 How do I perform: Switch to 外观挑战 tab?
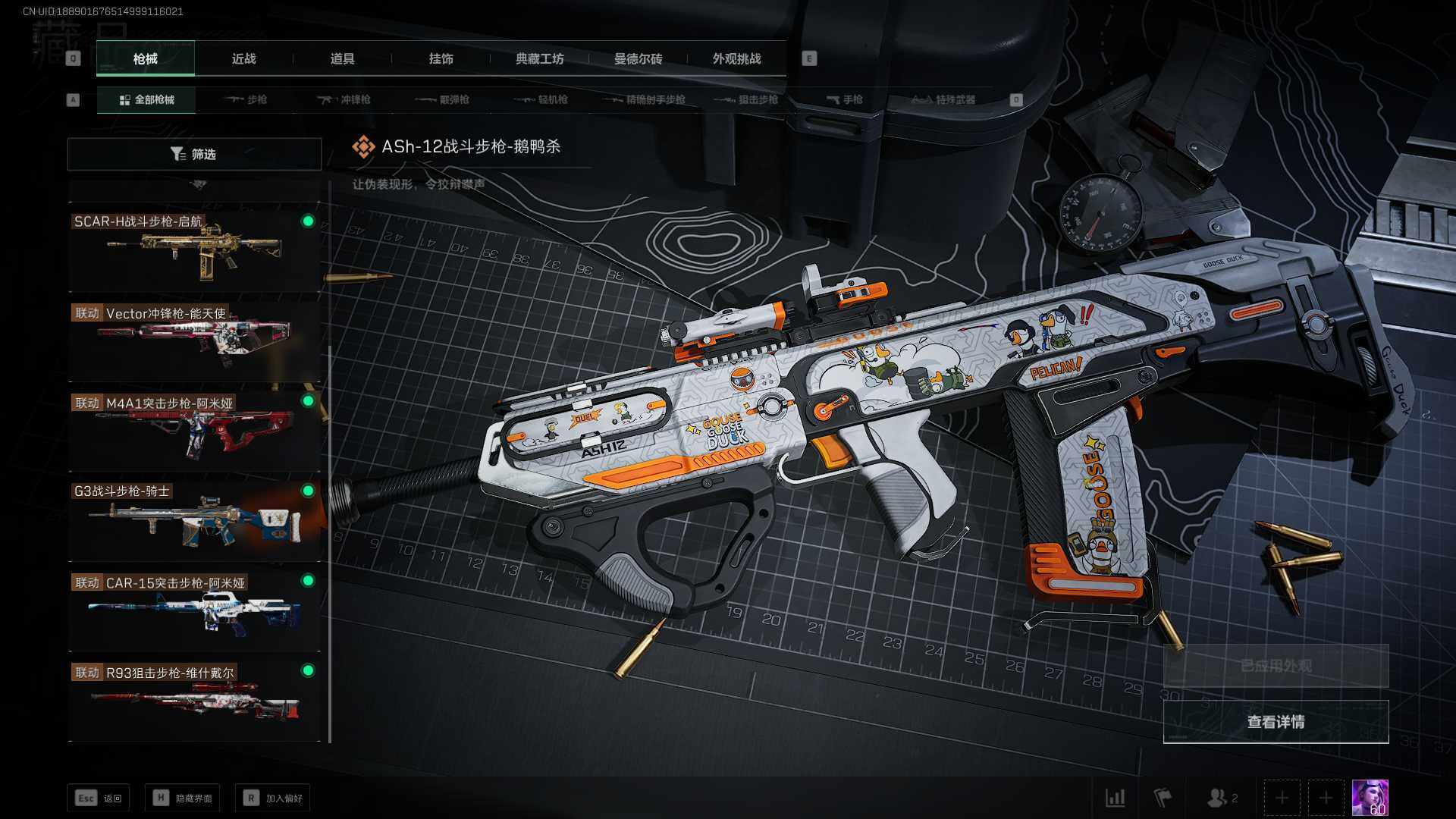[x=736, y=58]
